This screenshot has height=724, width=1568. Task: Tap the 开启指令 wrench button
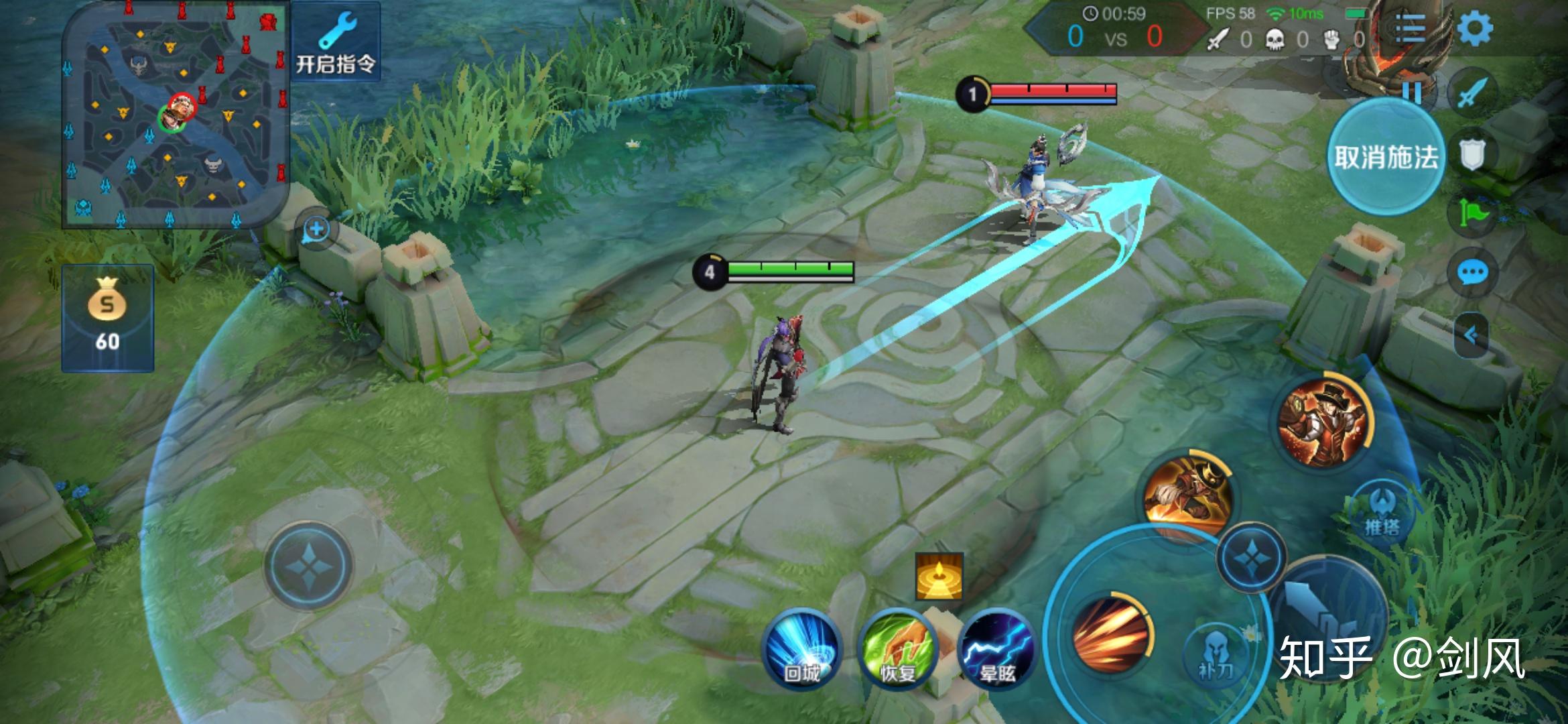click(336, 43)
